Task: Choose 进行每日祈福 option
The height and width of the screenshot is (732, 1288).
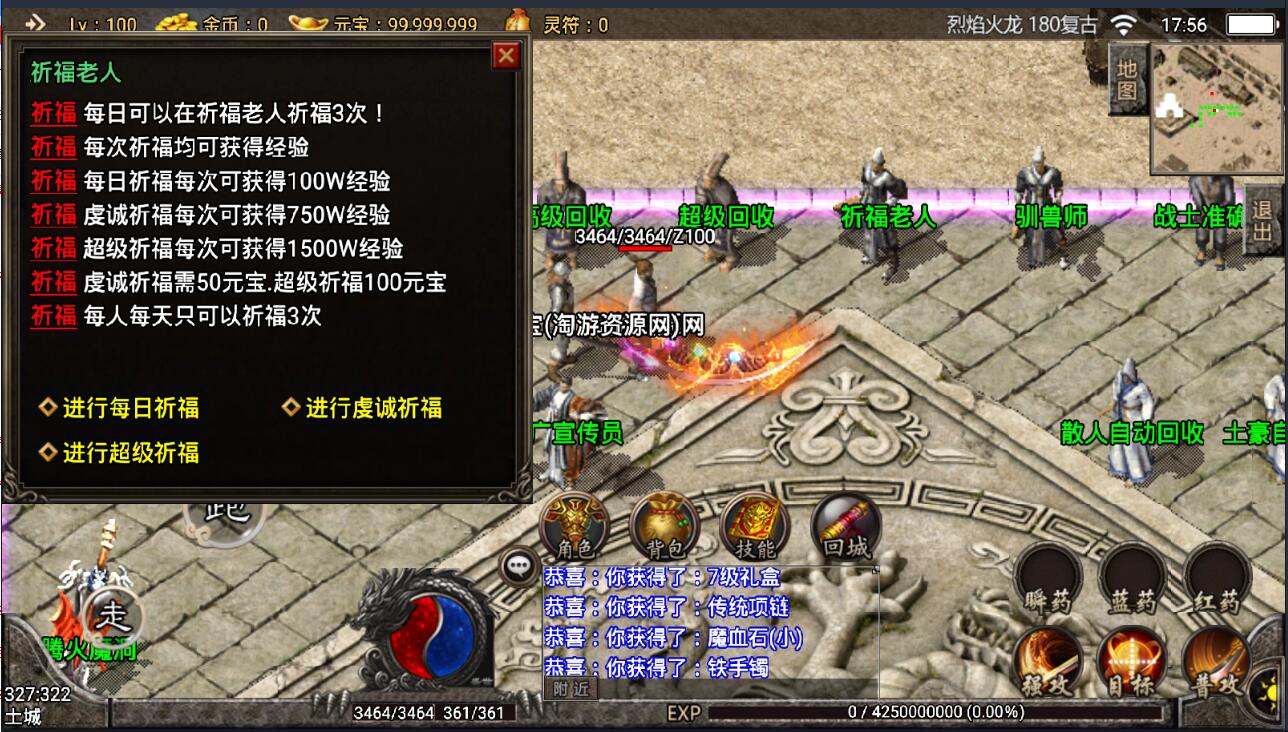Action: 130,408
